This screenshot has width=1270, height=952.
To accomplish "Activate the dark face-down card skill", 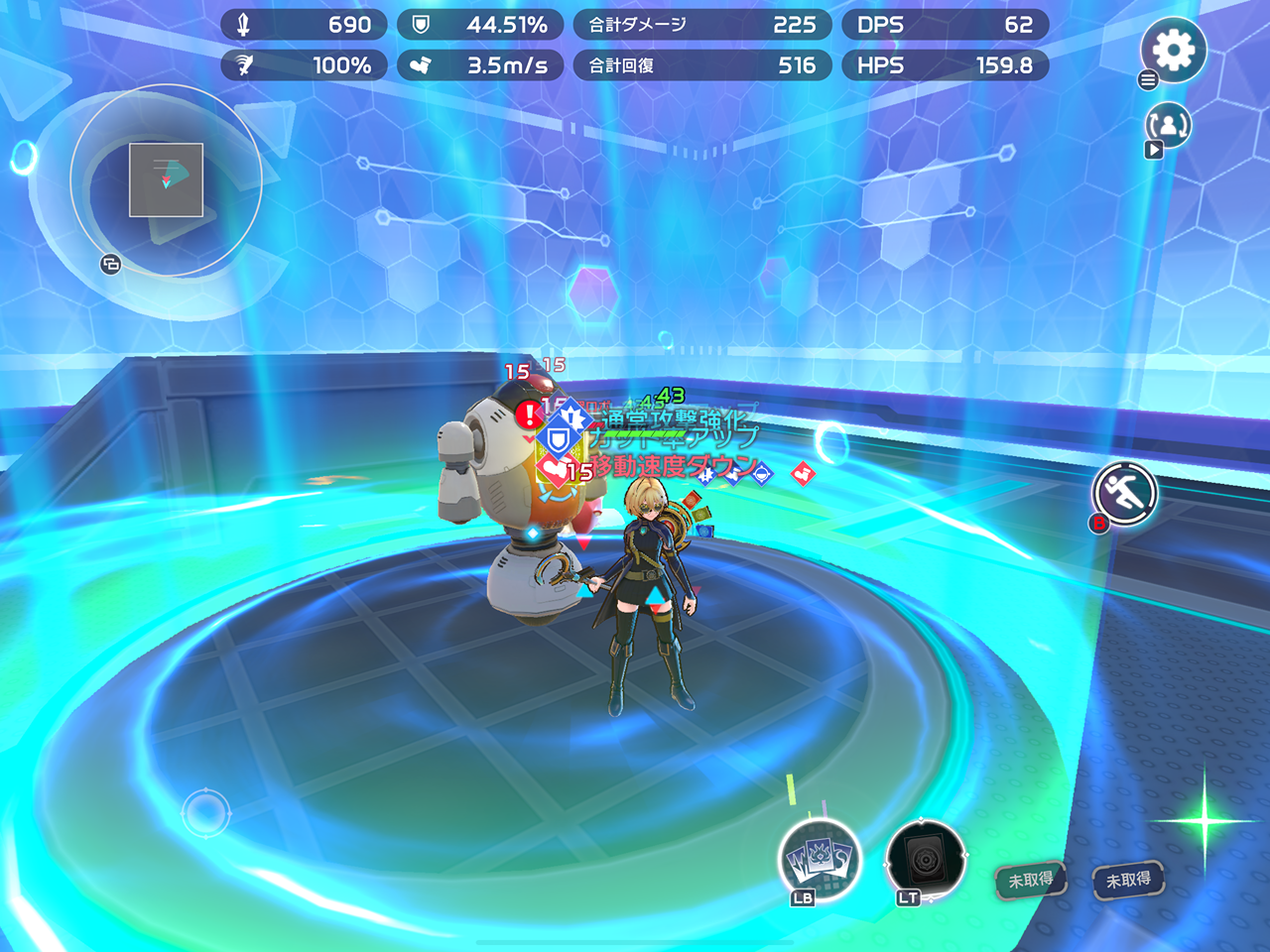I will click(x=925, y=859).
